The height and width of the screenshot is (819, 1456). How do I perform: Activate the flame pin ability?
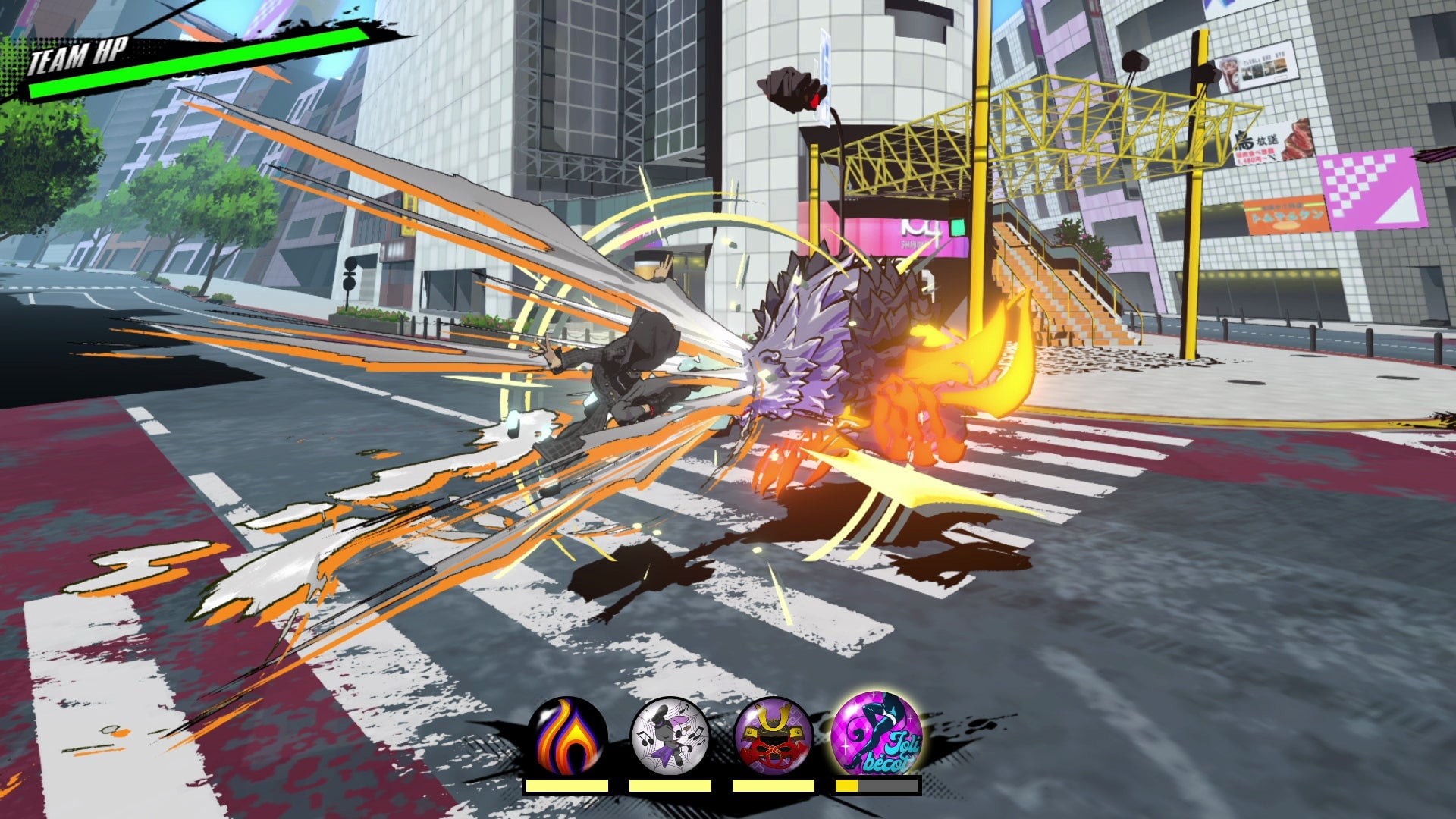567,736
